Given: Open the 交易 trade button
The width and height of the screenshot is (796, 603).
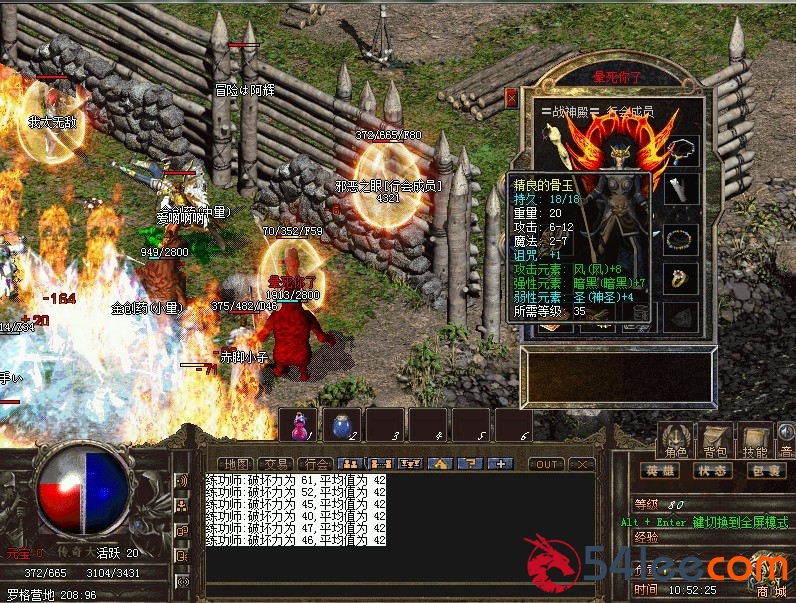Looking at the screenshot, I should tap(274, 464).
